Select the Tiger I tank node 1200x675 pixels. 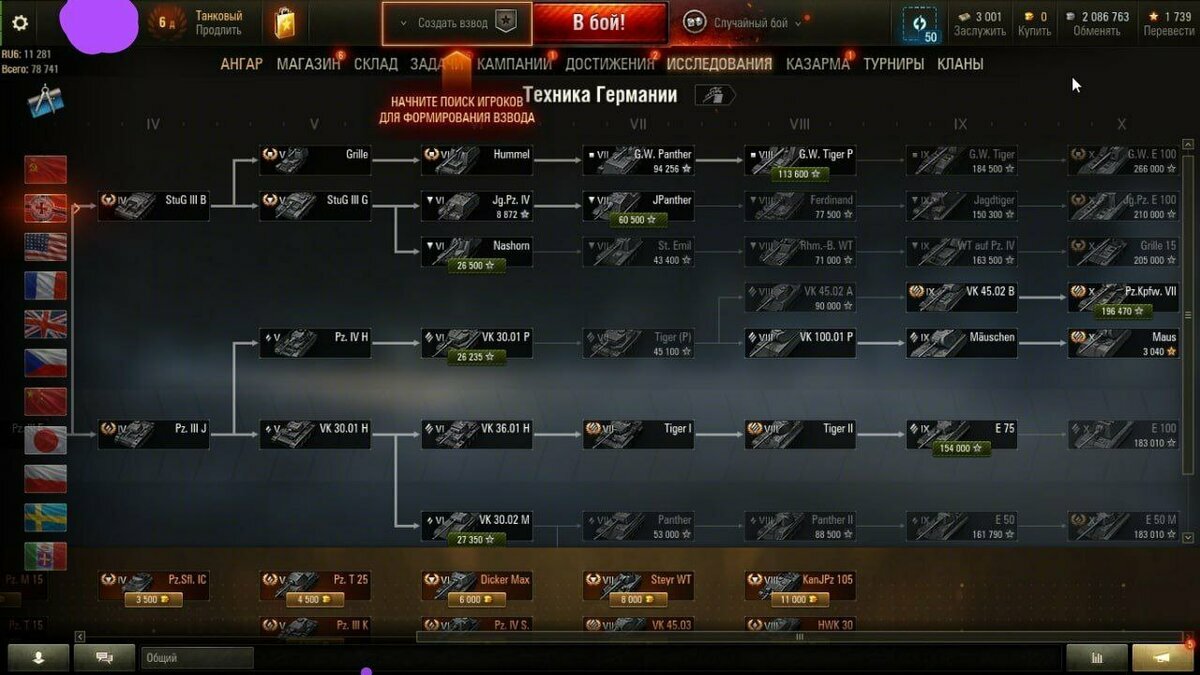[638, 433]
